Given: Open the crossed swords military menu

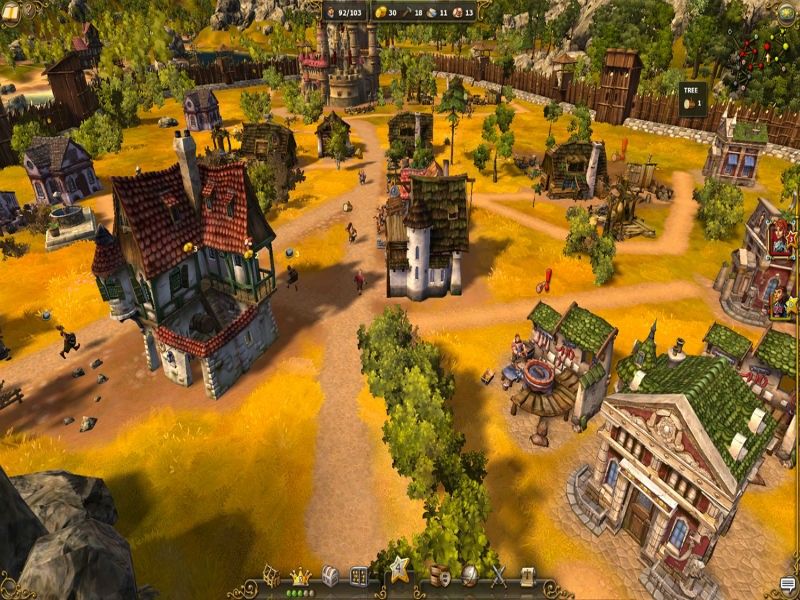Looking at the screenshot, I should pyautogui.click(x=498, y=576).
